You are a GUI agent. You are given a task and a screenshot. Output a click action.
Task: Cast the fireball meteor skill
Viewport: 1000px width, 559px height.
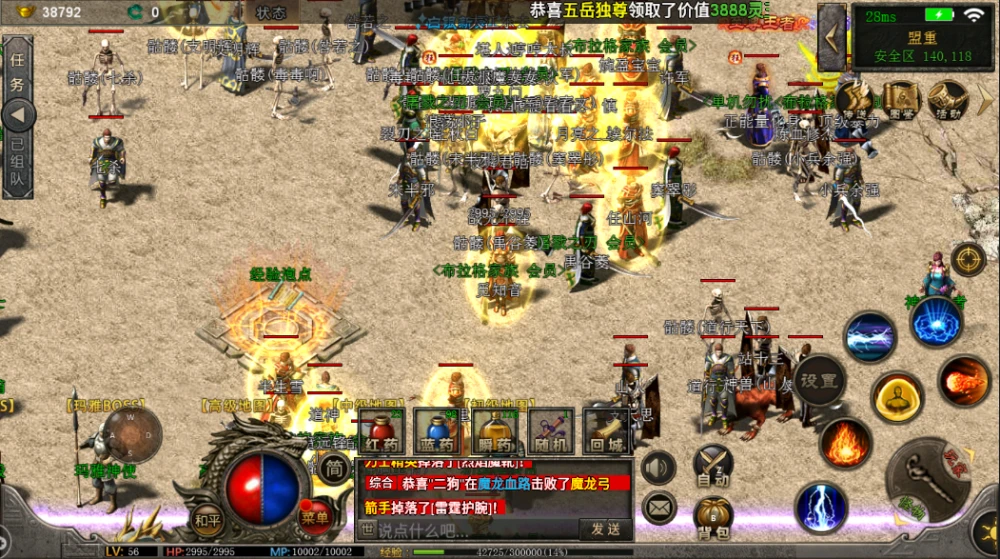tap(964, 381)
